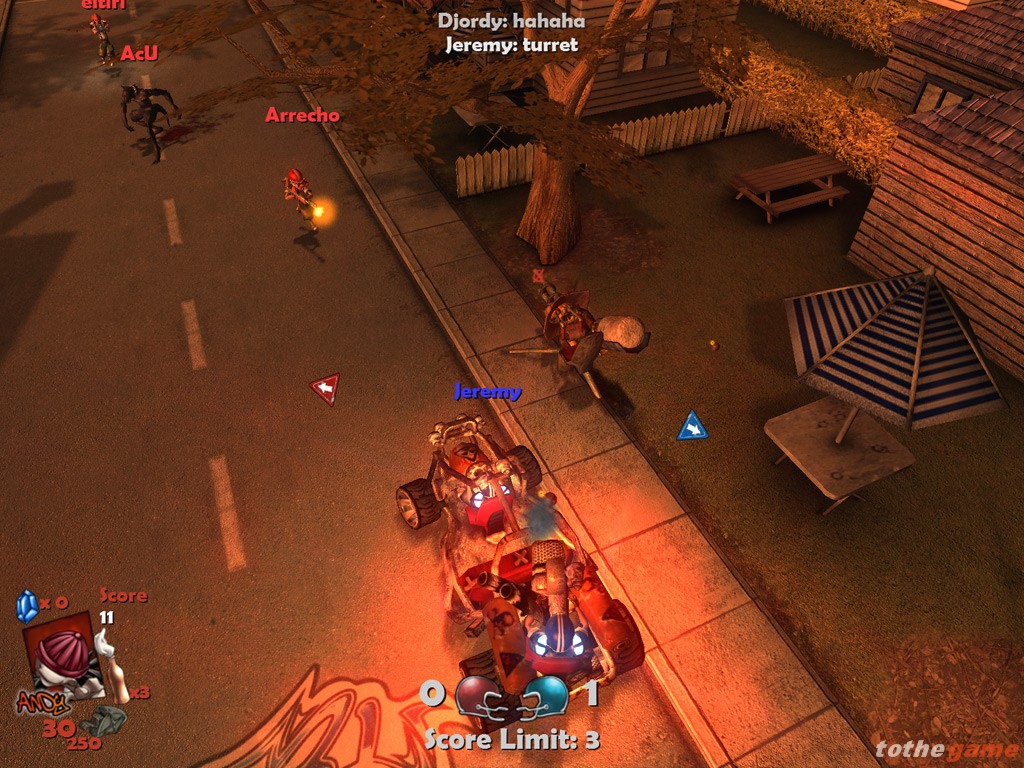Screen dimensions: 1024x768
Task: Select the grey weapon icon
Action: 103,720
